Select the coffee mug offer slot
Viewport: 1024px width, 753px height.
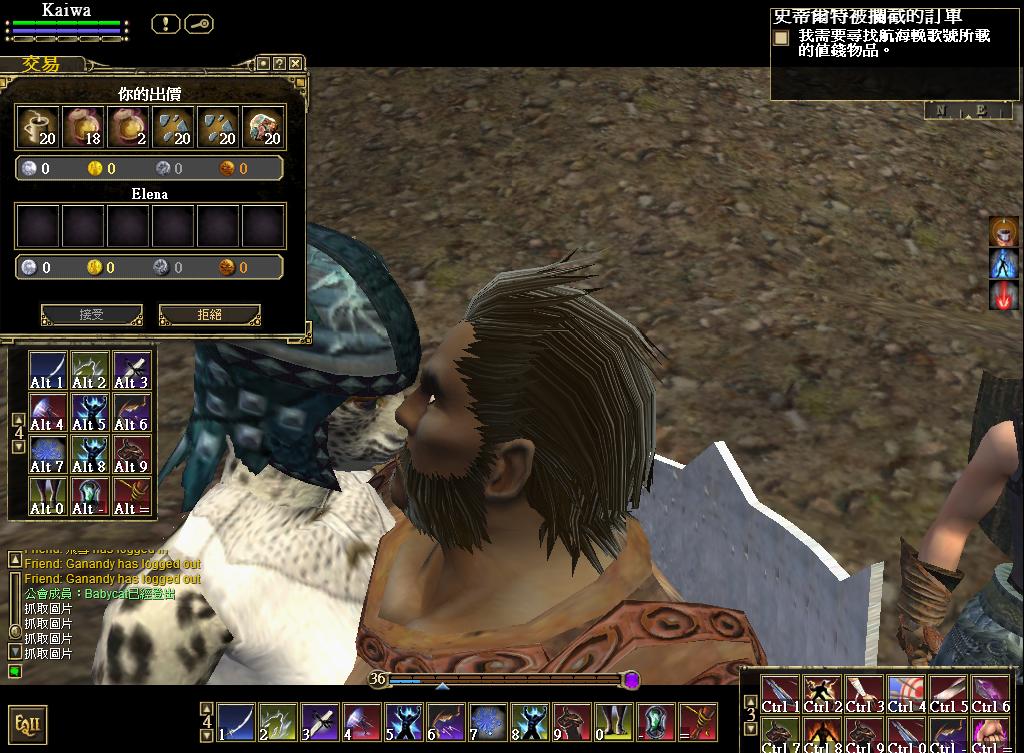point(38,127)
